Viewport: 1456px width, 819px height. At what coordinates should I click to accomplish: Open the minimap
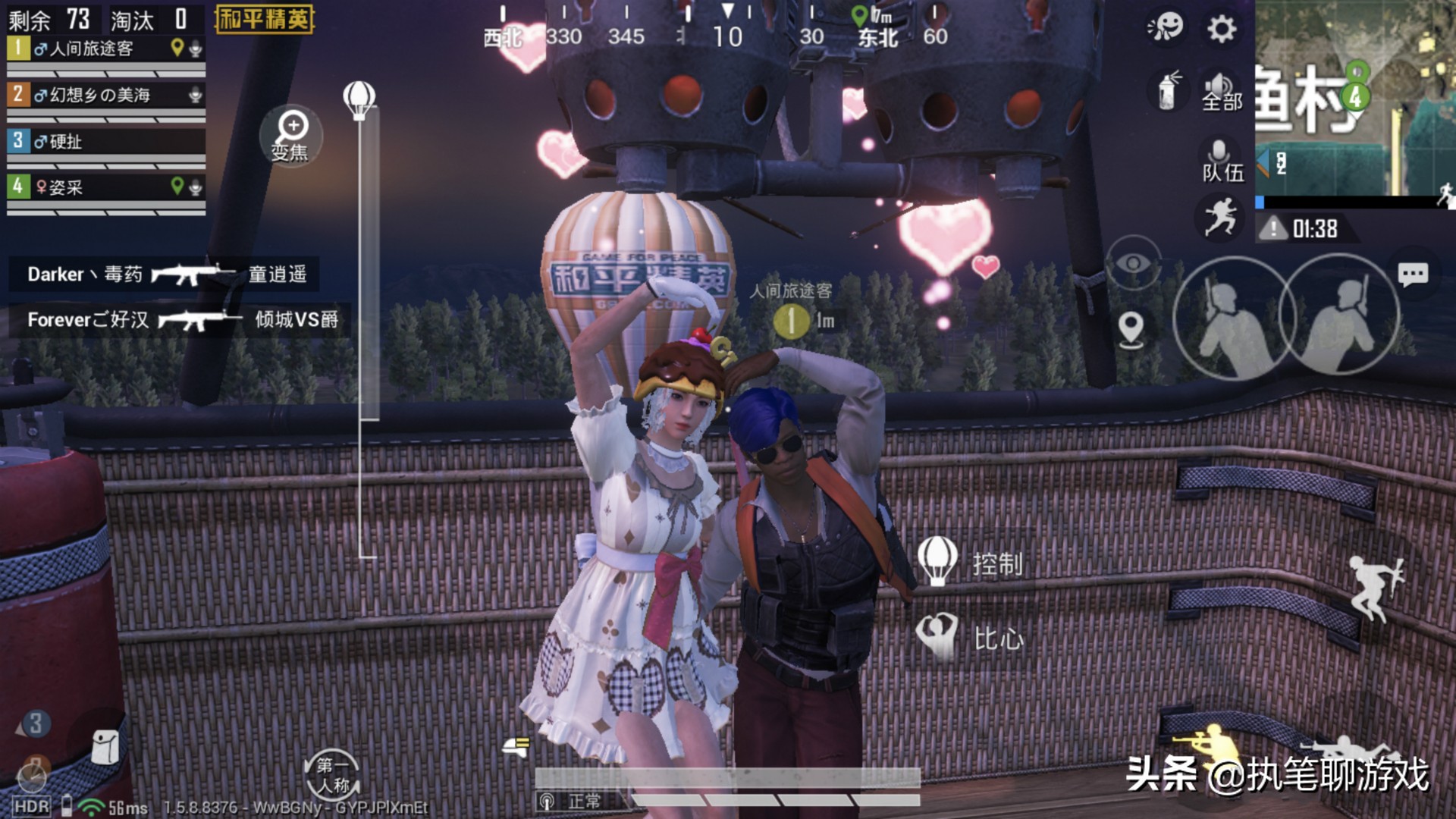[1356, 99]
